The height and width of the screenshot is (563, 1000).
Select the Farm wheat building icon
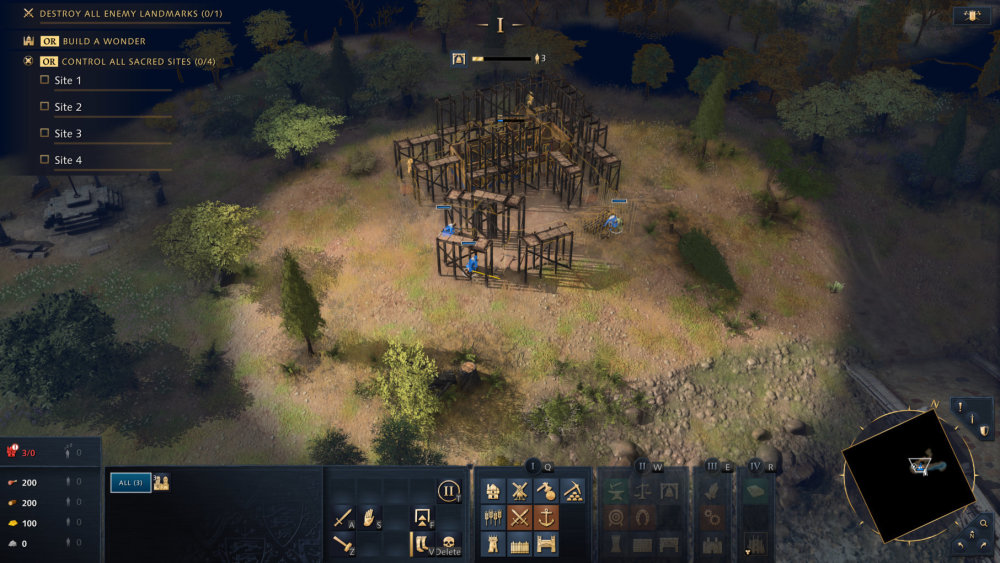pyautogui.click(x=493, y=517)
